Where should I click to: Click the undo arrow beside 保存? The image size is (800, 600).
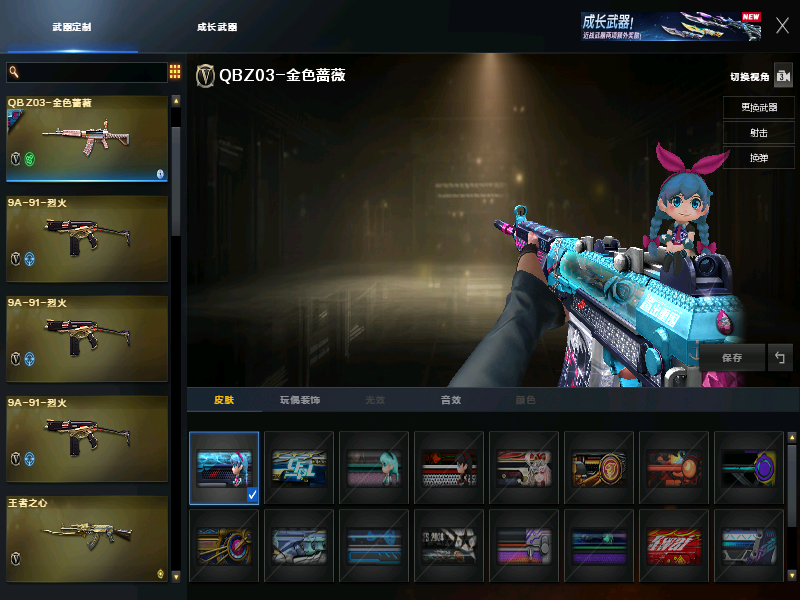tap(780, 357)
